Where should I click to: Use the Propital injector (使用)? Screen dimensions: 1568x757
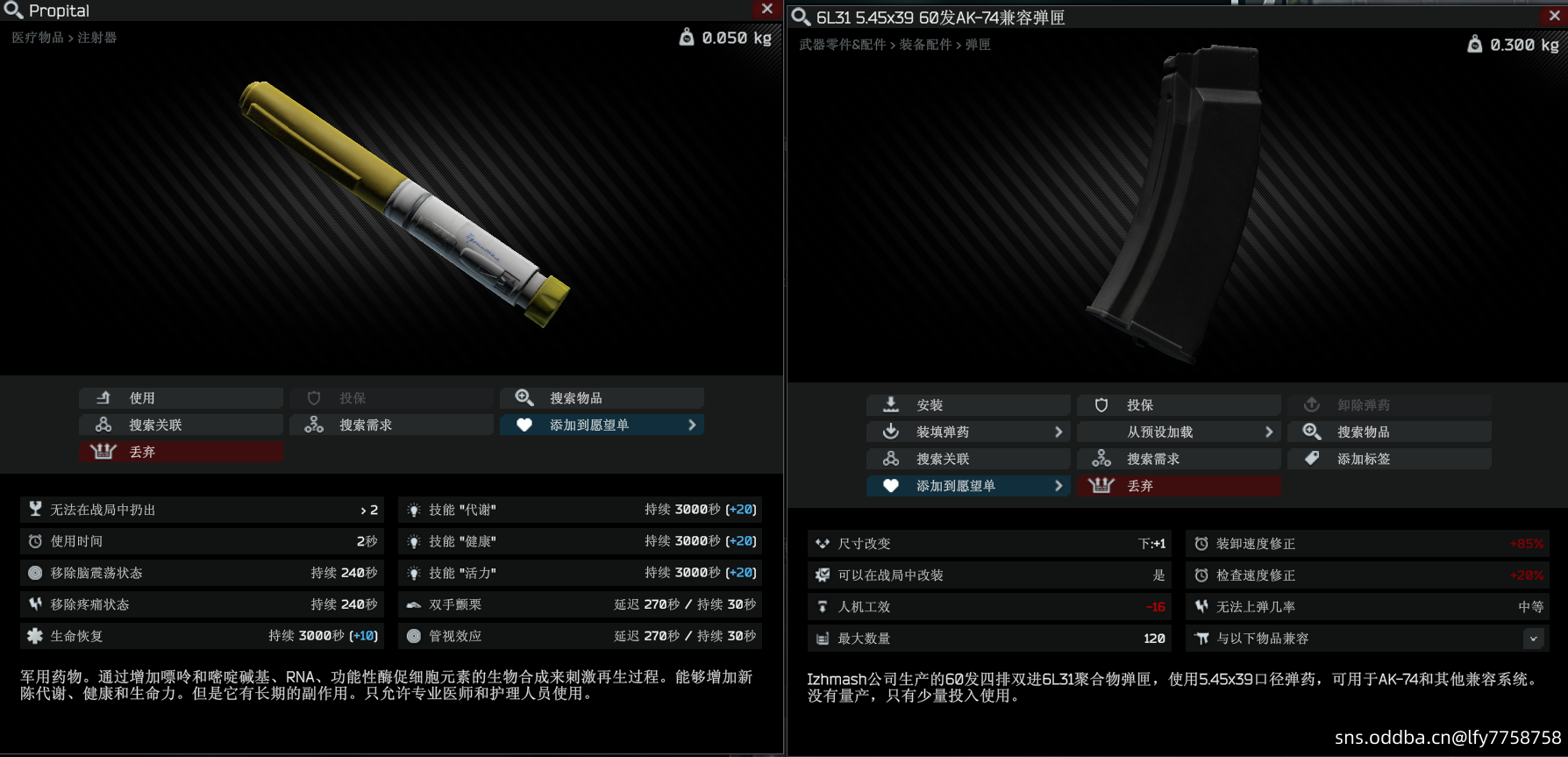181,398
